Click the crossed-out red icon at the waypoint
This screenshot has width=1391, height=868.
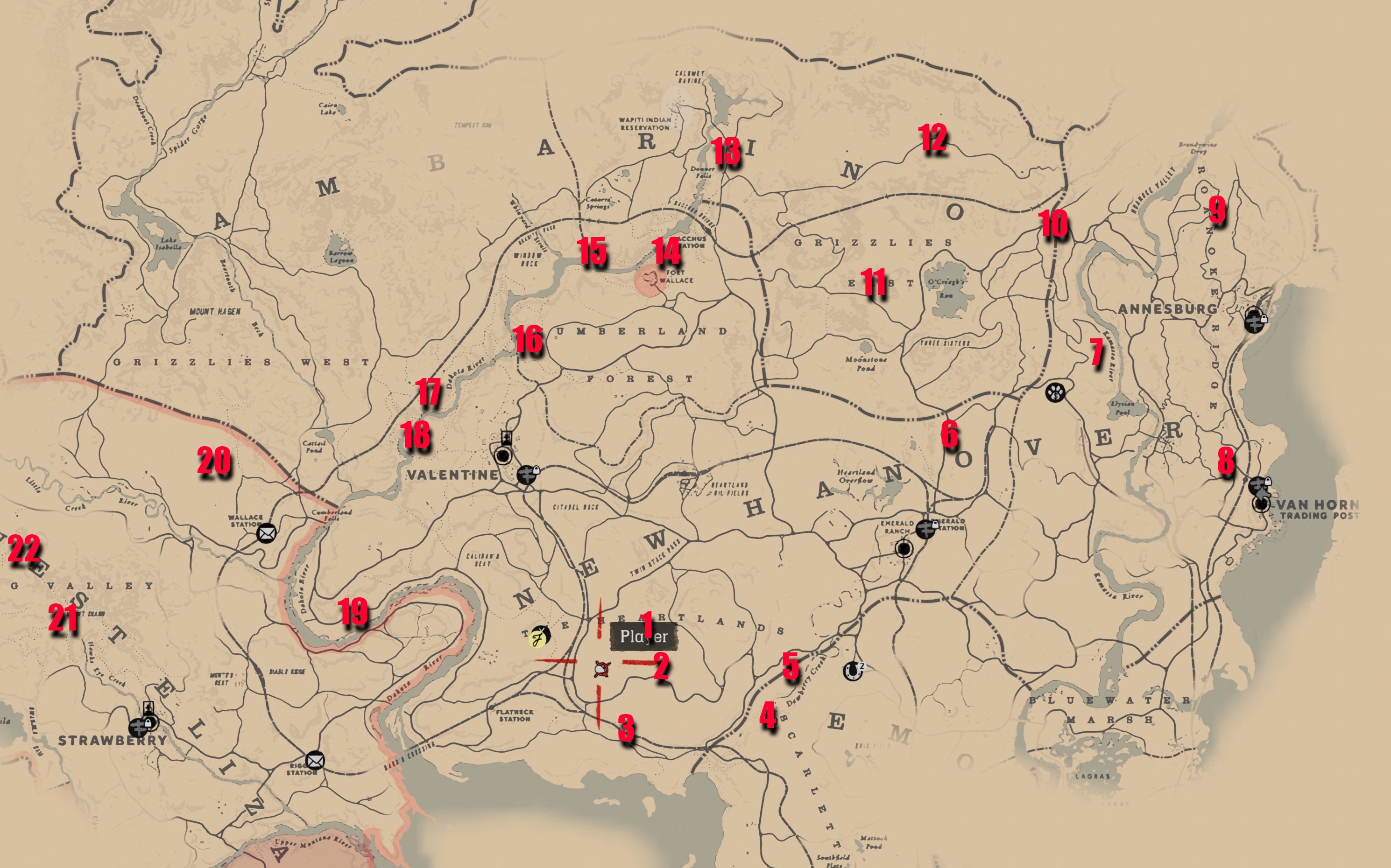(x=602, y=669)
